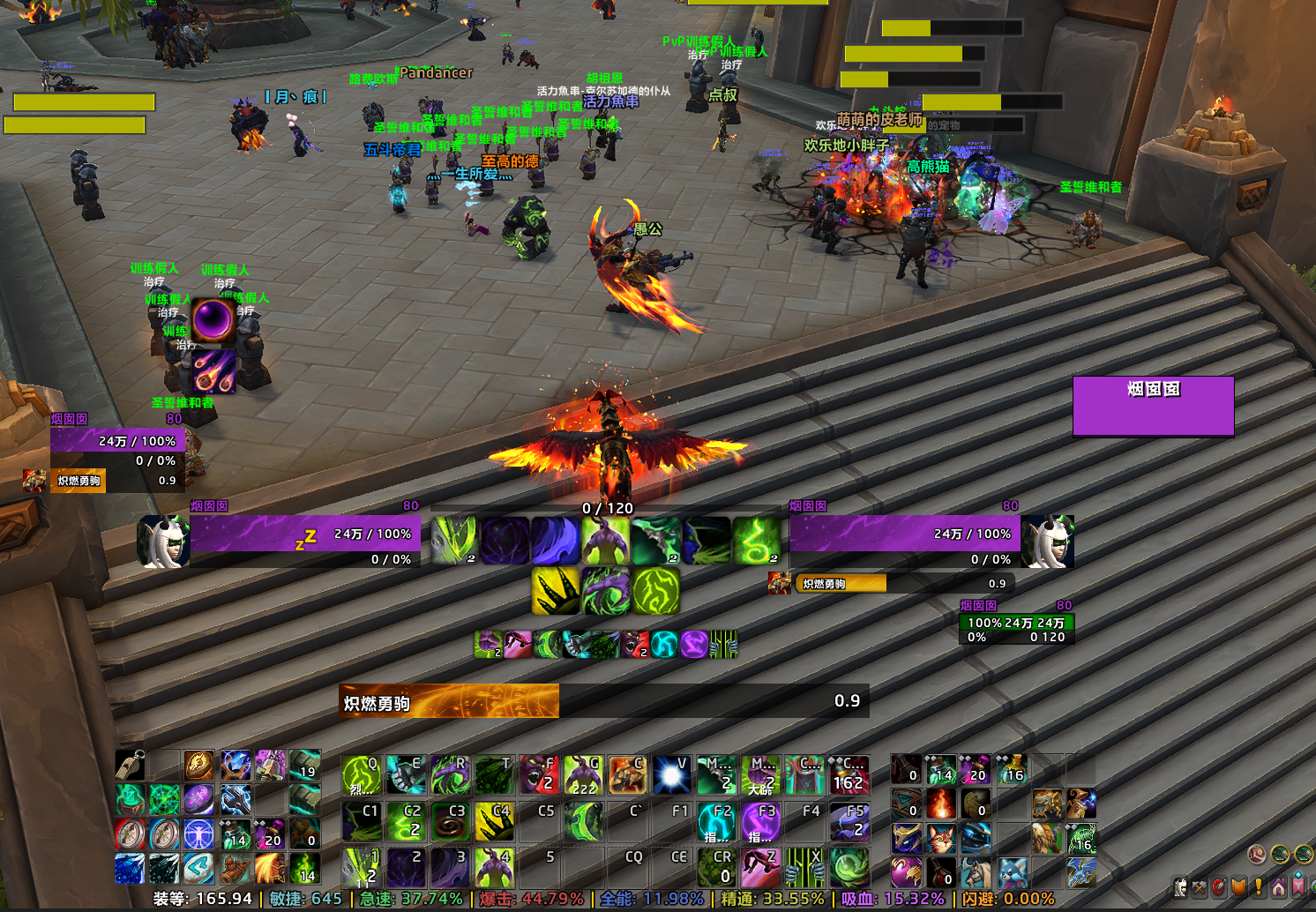Select the large purple 烟囱囱 unit frame
Viewport: 1316px width, 912px height.
click(1153, 406)
